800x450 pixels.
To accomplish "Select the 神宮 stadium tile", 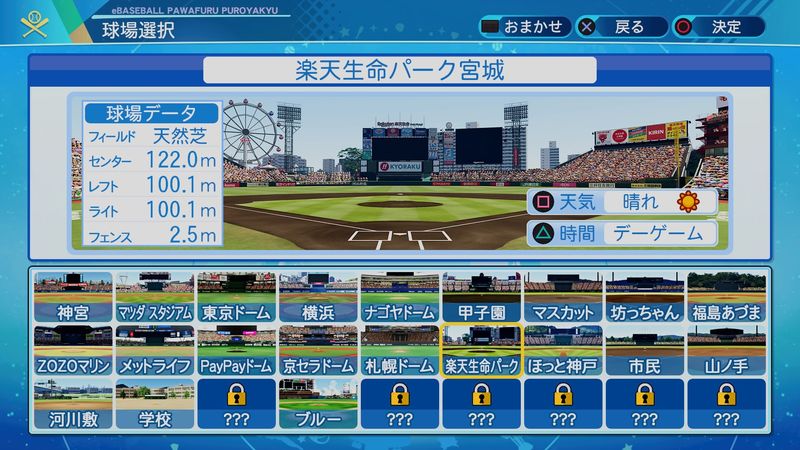I will [73, 298].
